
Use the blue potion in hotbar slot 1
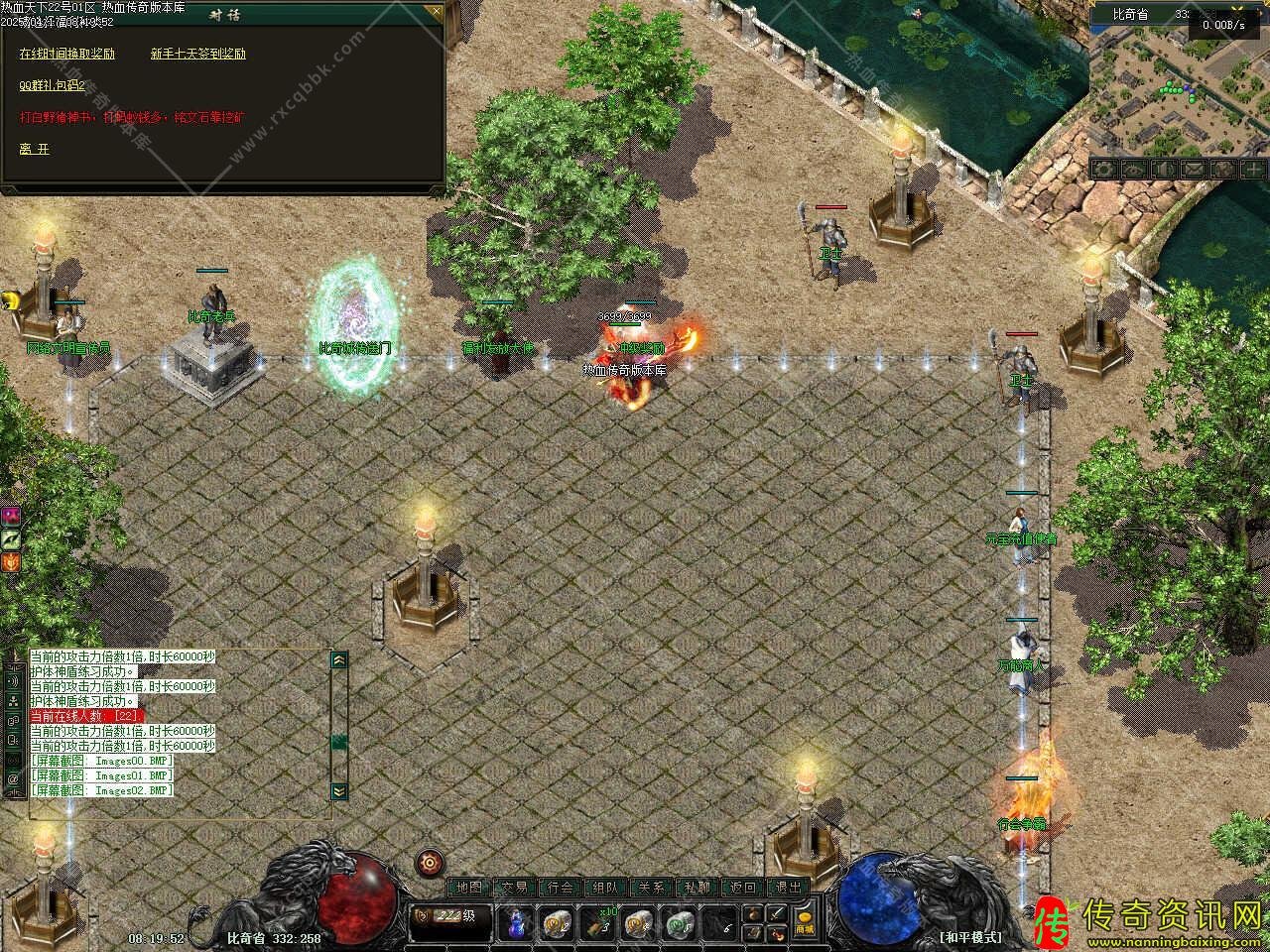click(516, 924)
